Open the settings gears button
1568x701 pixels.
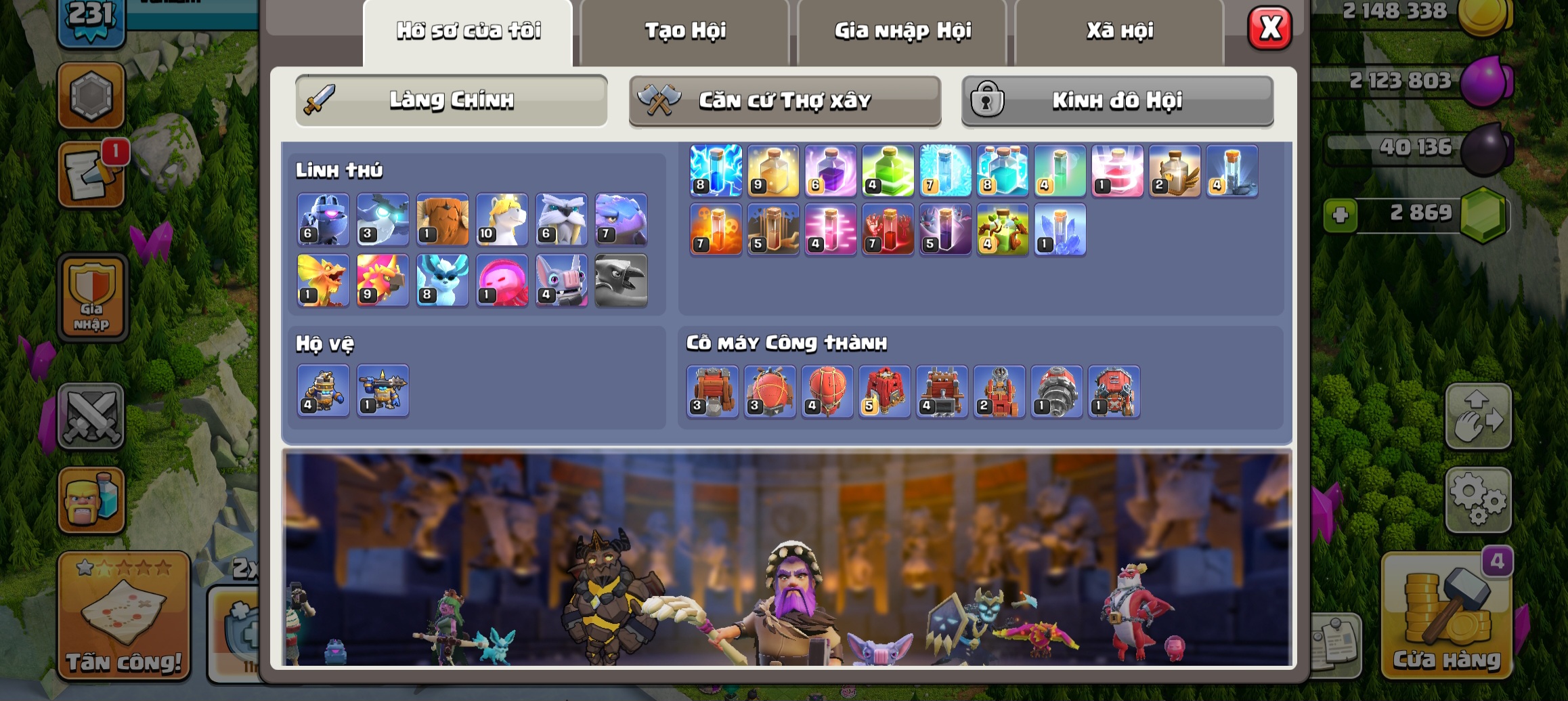[1478, 500]
